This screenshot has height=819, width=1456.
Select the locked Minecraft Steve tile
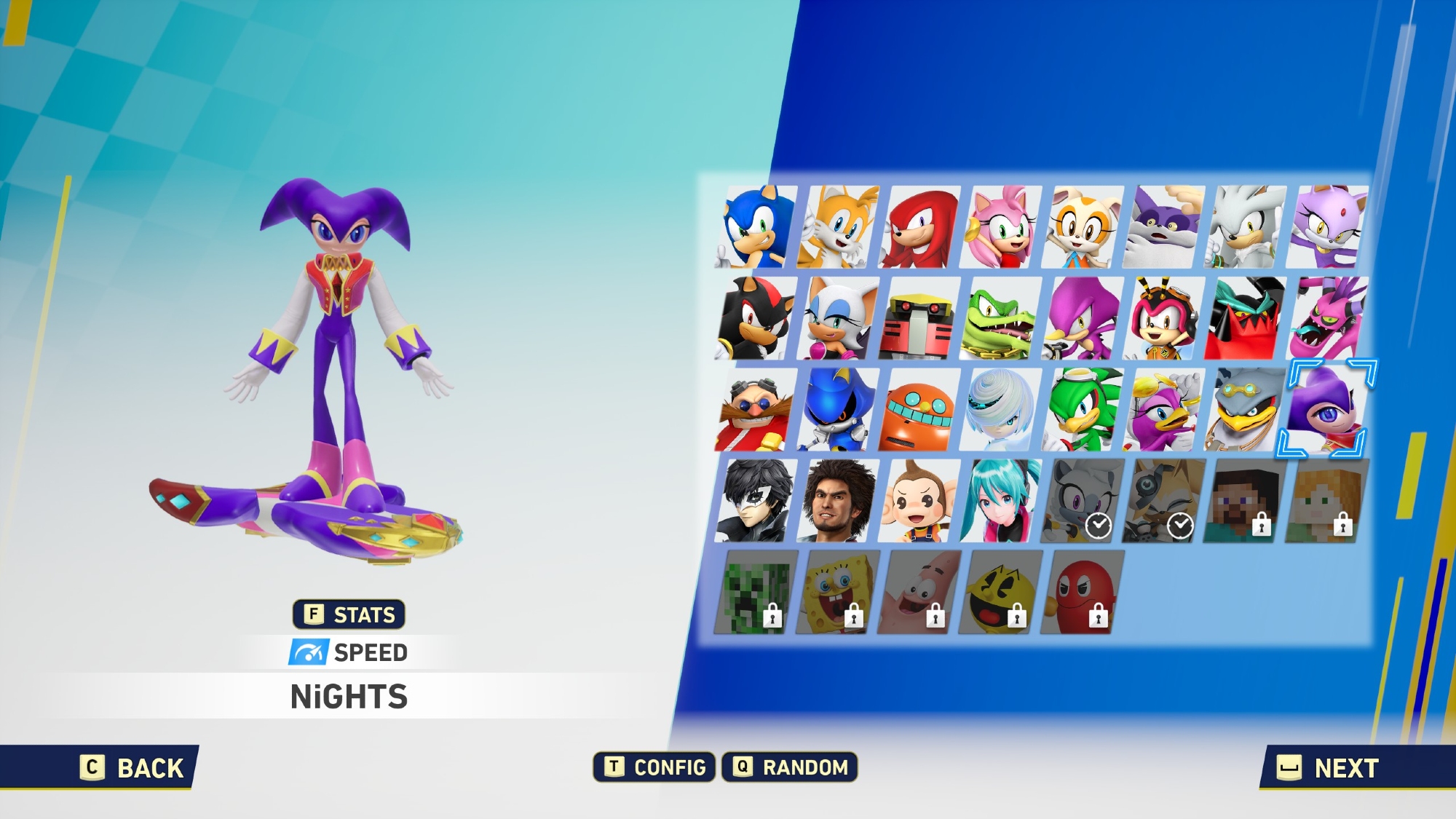pos(1245,500)
